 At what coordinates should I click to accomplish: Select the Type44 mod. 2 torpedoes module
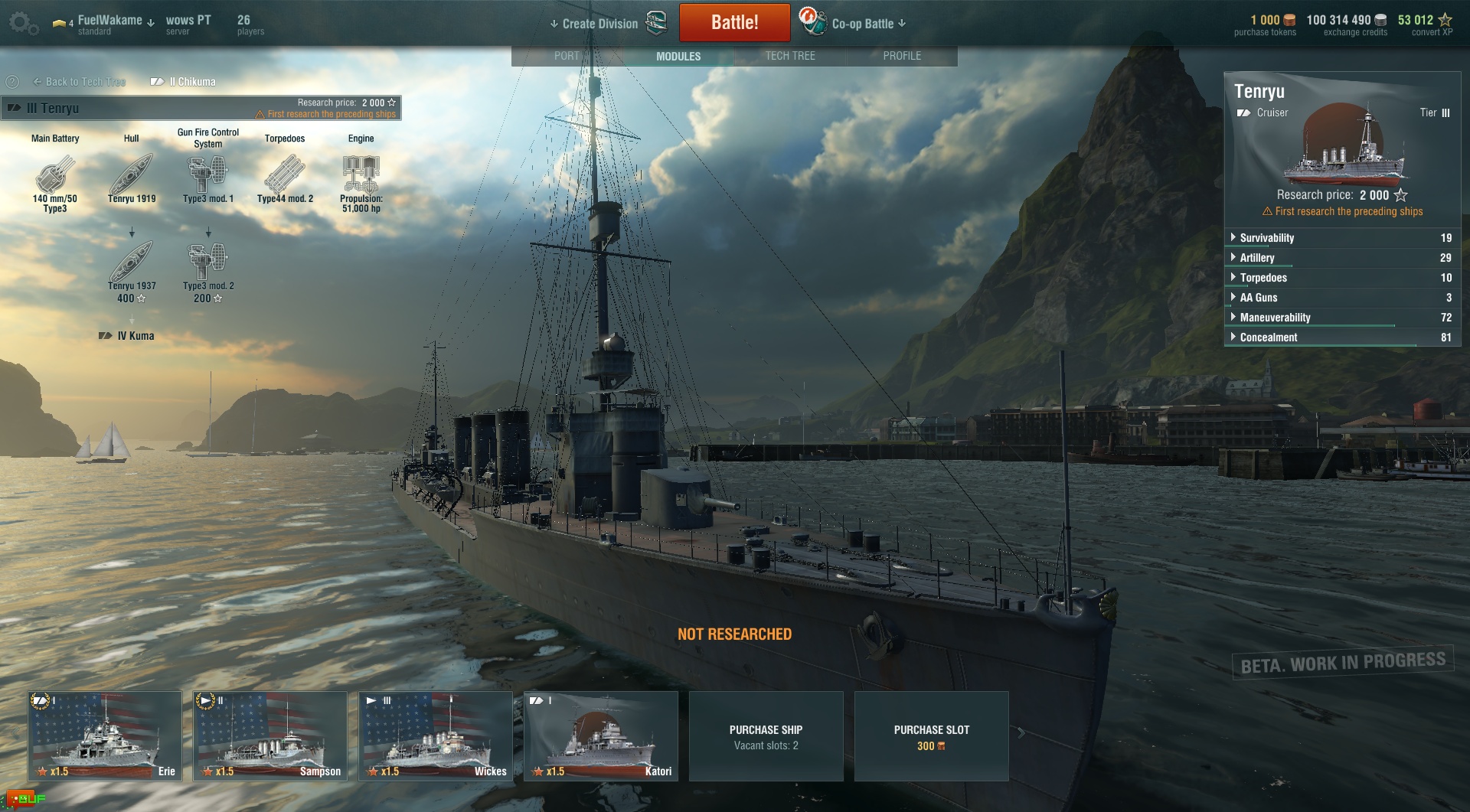click(x=285, y=176)
